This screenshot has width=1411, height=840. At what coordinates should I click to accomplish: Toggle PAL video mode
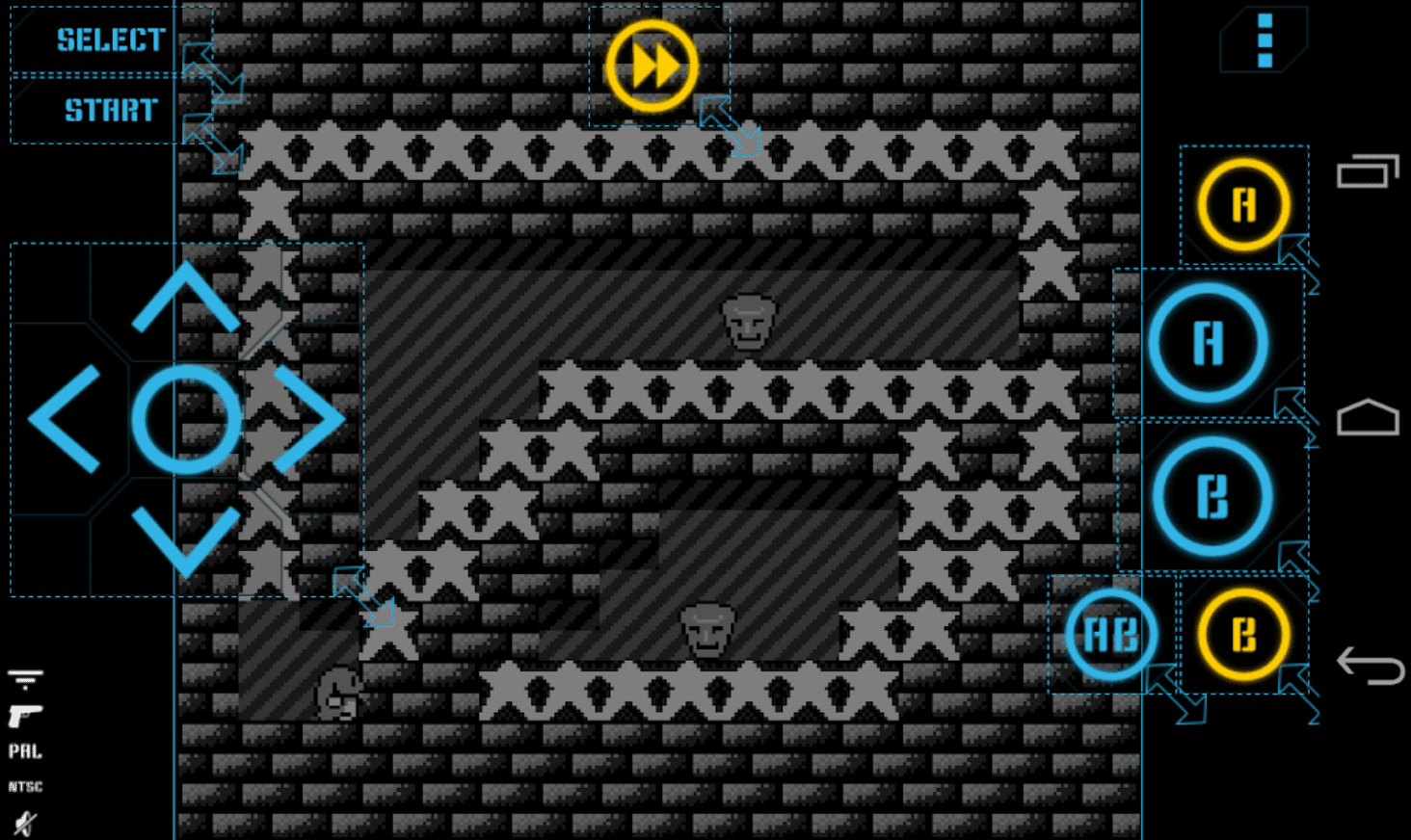pyautogui.click(x=26, y=751)
